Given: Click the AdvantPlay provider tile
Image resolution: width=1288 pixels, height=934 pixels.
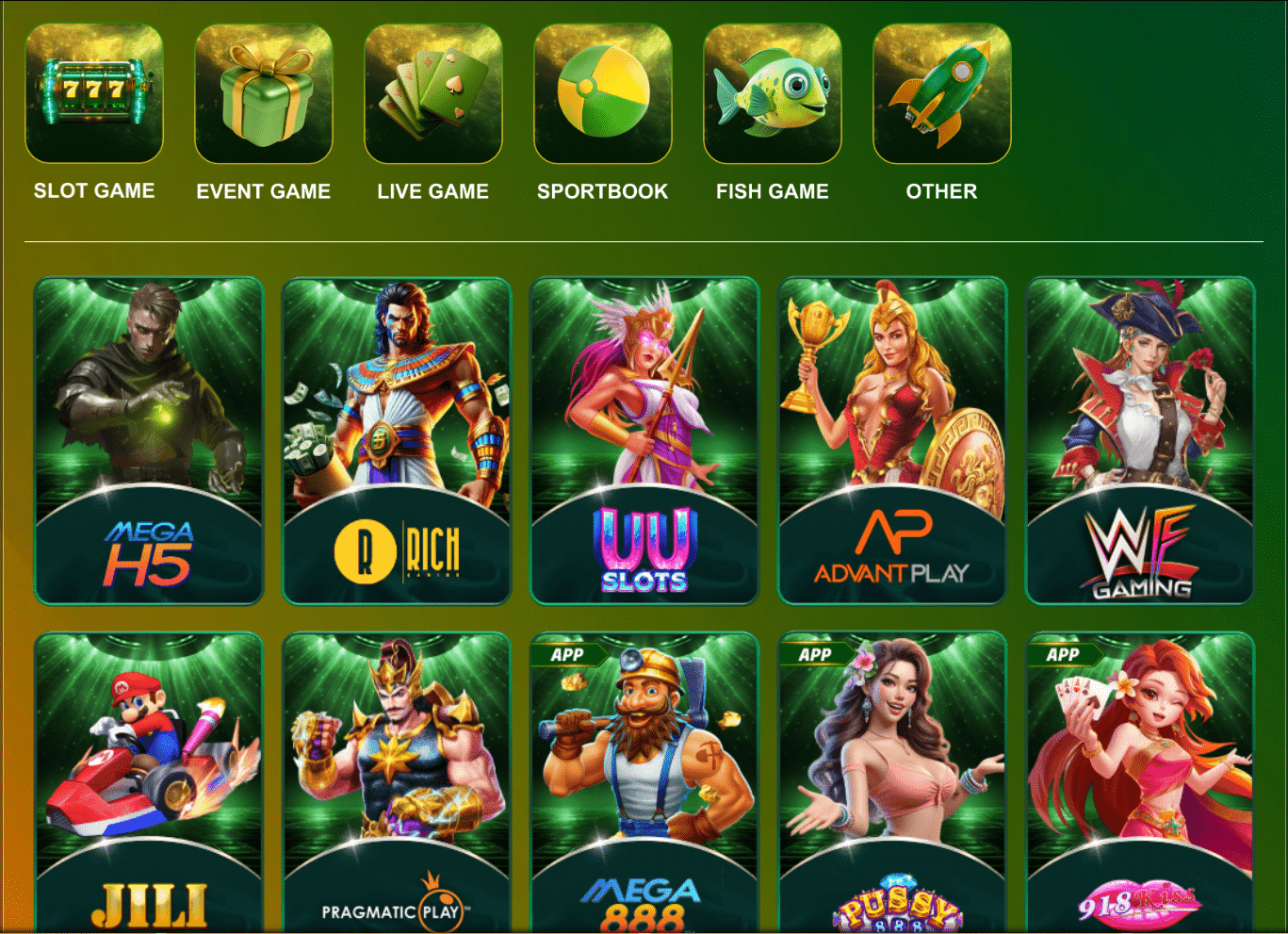Looking at the screenshot, I should (x=891, y=439).
